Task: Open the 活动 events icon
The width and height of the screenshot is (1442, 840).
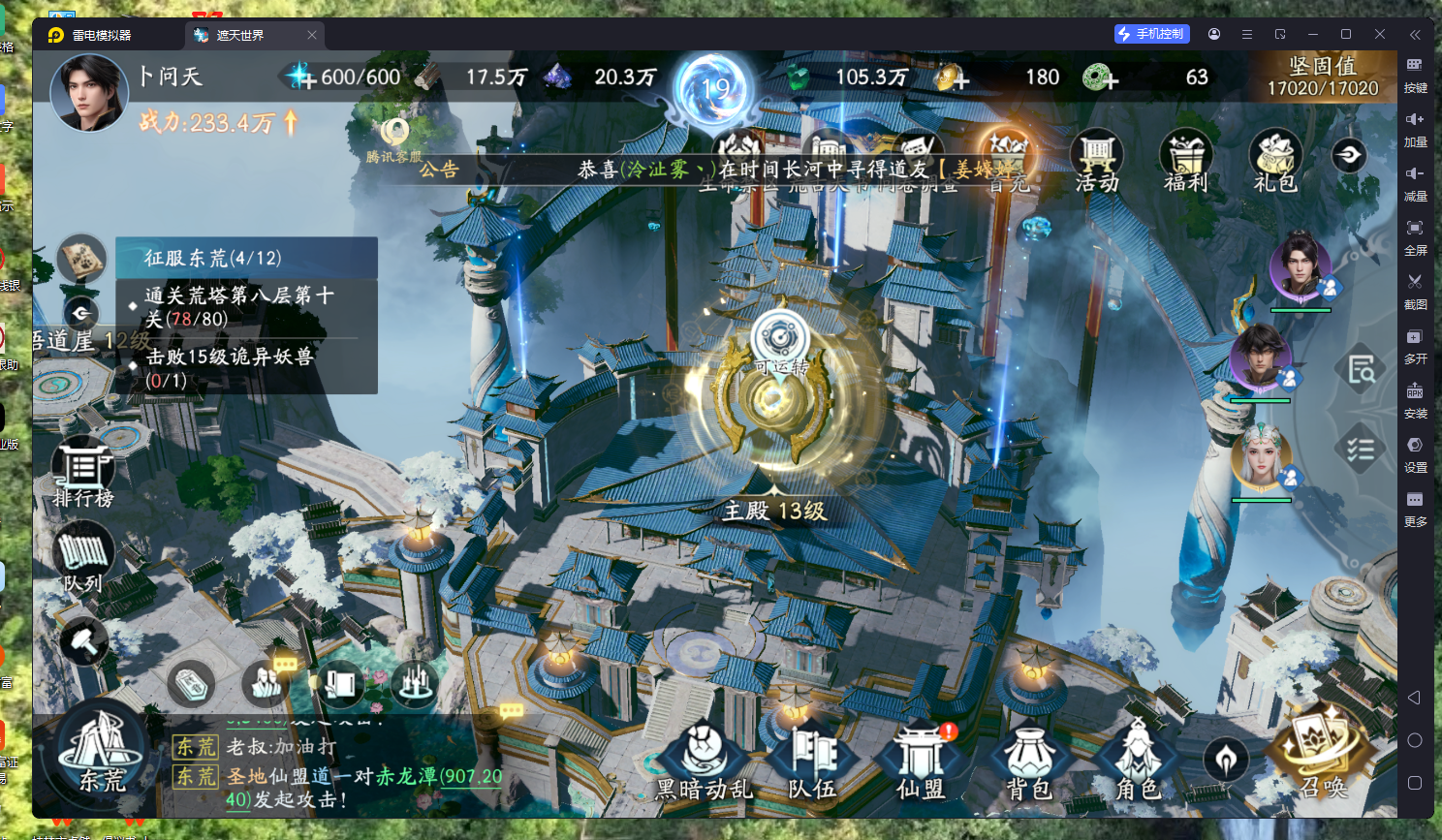Action: (1097, 161)
